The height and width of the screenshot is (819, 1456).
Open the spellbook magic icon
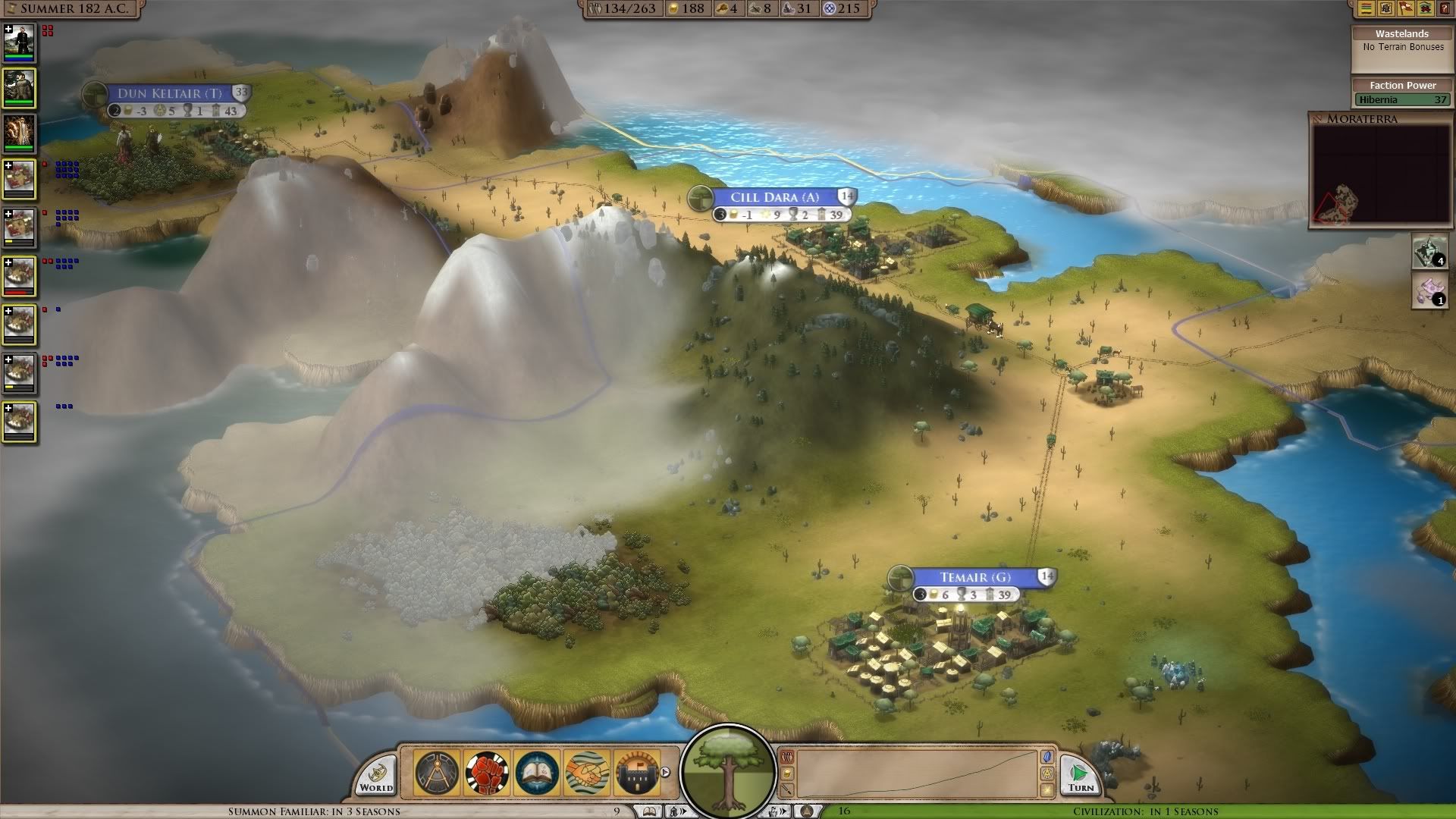tap(537, 773)
